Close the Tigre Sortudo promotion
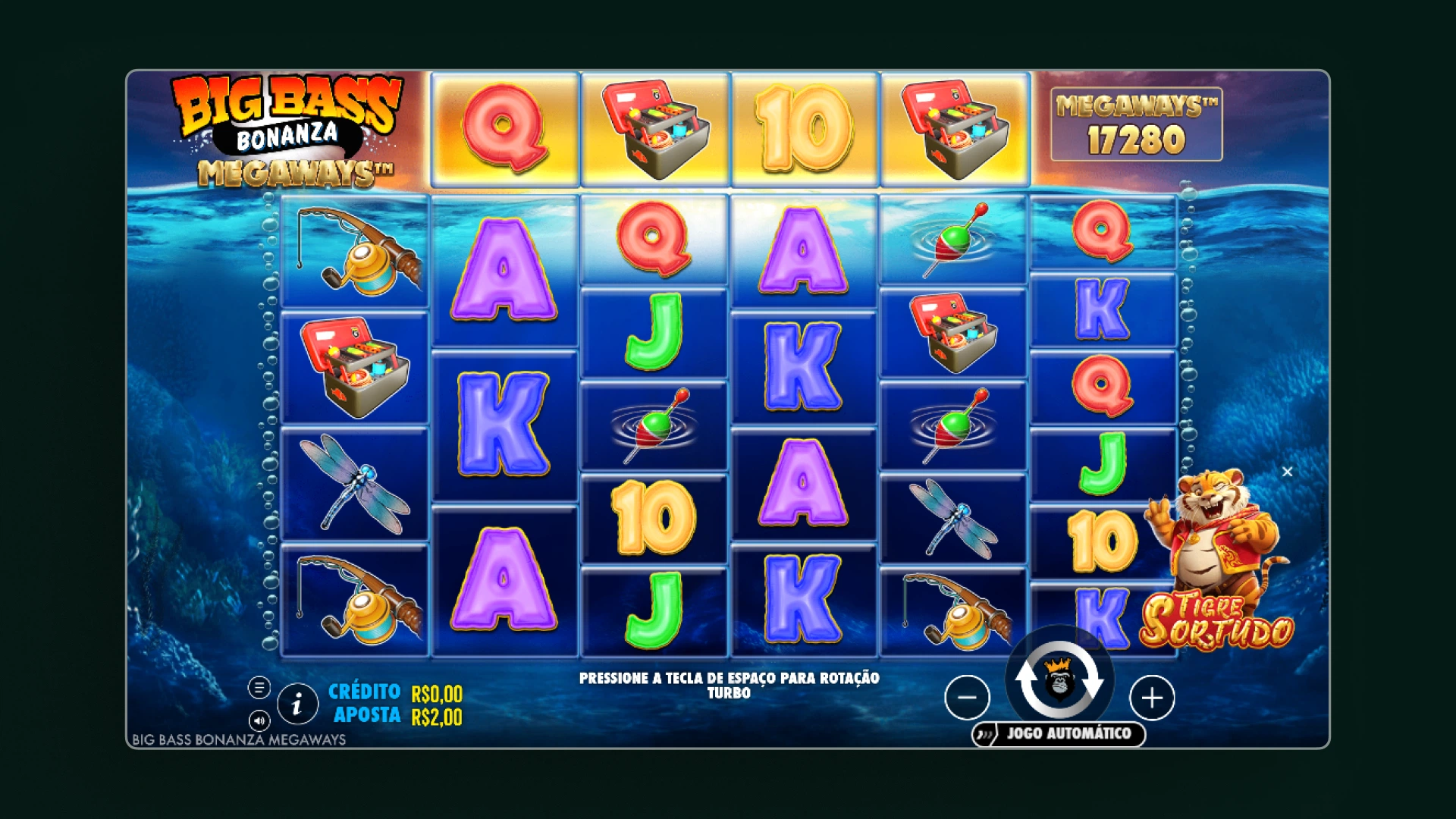This screenshot has width=1456, height=819. tap(1287, 472)
